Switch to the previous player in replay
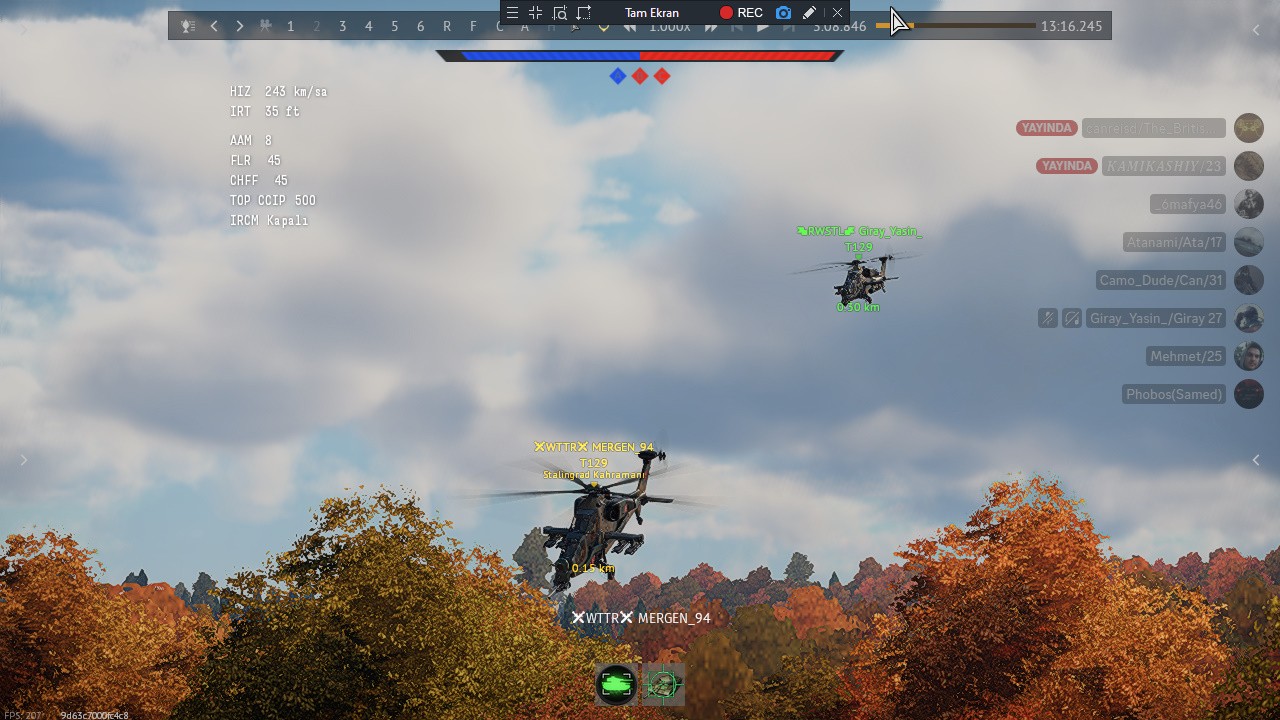This screenshot has height=720, width=1280. click(x=214, y=26)
